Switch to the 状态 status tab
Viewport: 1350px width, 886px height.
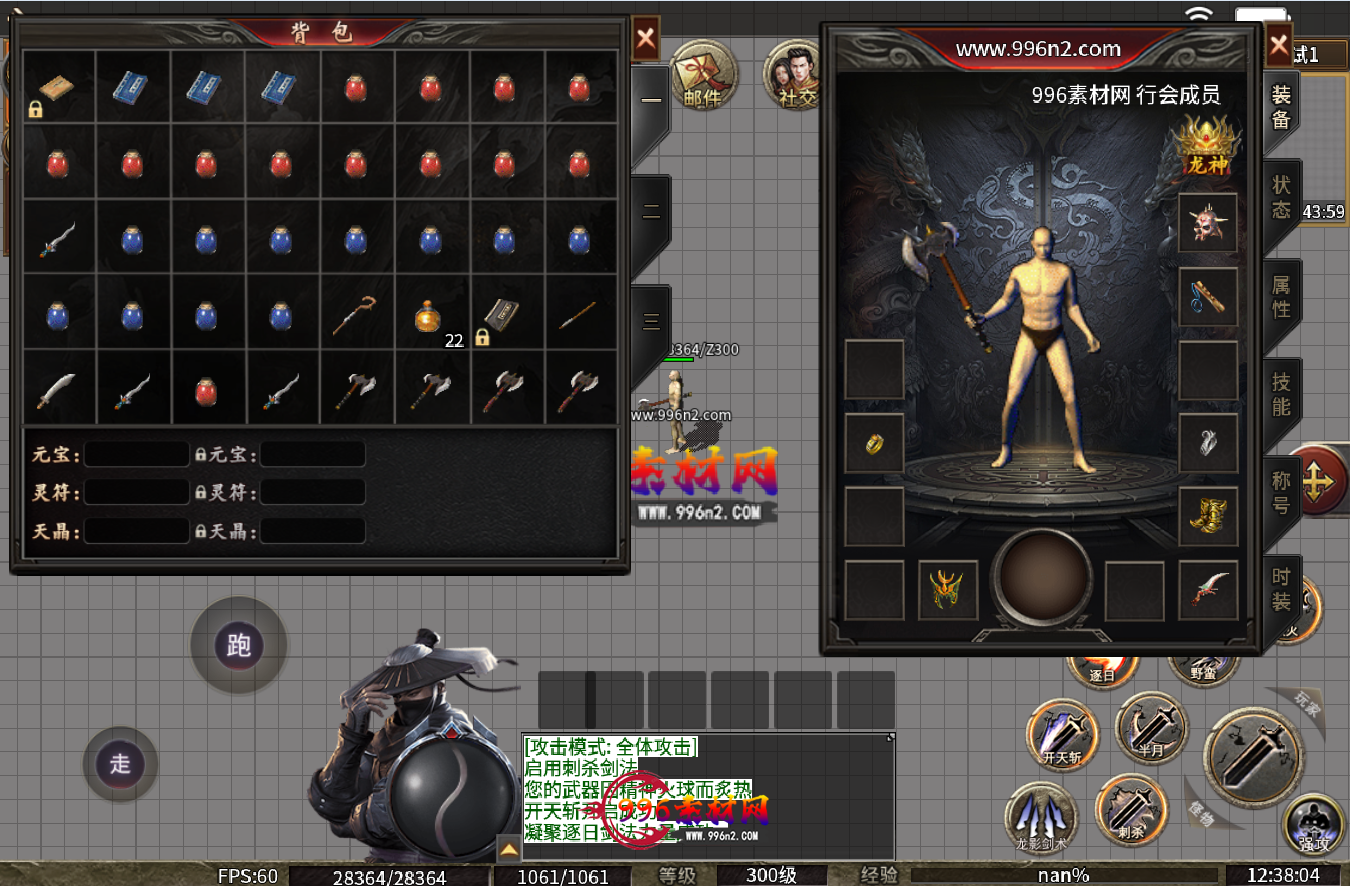[x=1281, y=198]
